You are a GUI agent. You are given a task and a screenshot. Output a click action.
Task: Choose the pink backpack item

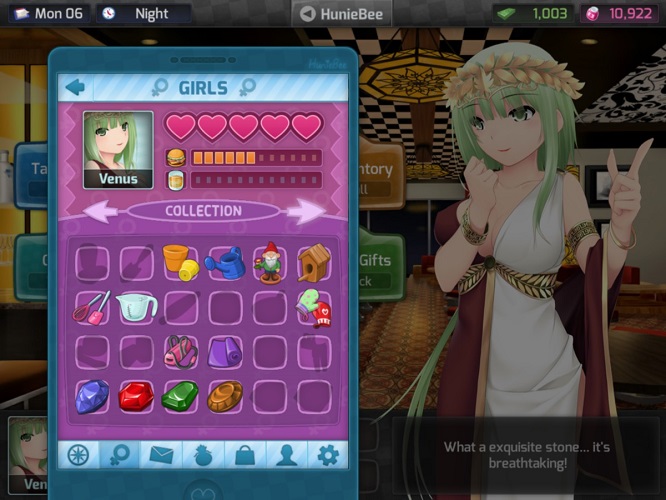180,352
